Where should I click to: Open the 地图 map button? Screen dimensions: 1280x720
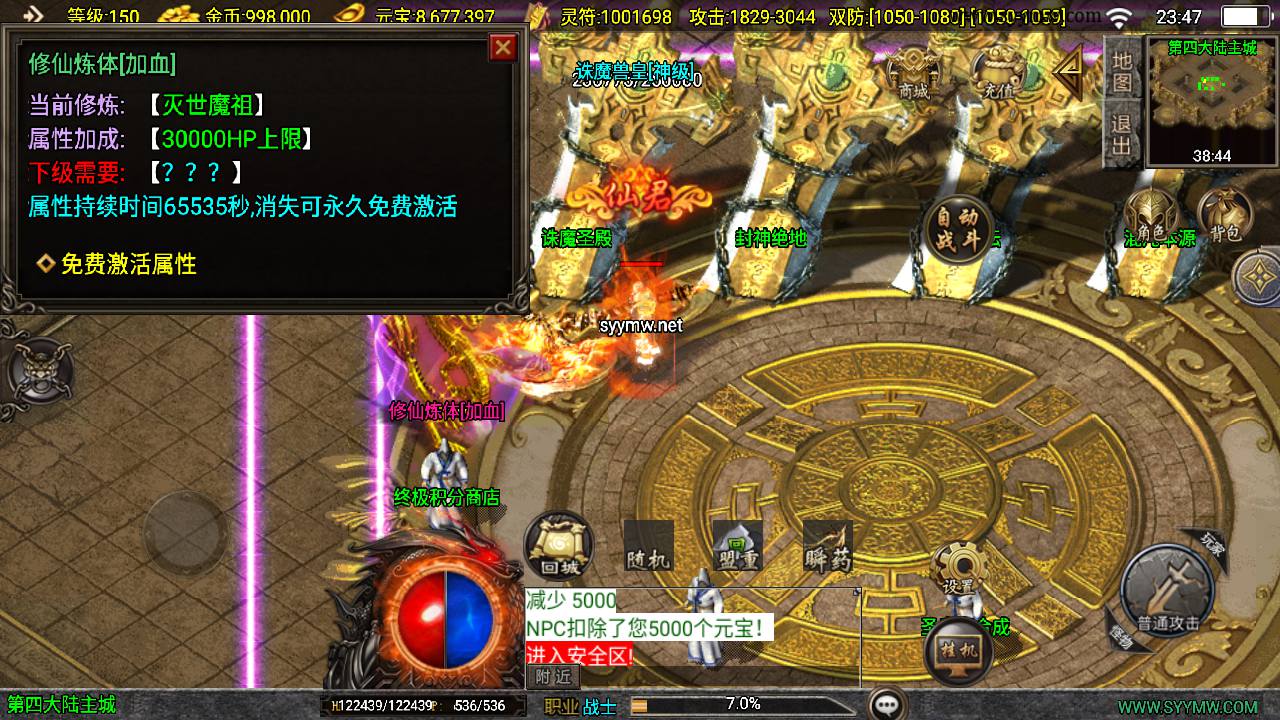[1122, 70]
